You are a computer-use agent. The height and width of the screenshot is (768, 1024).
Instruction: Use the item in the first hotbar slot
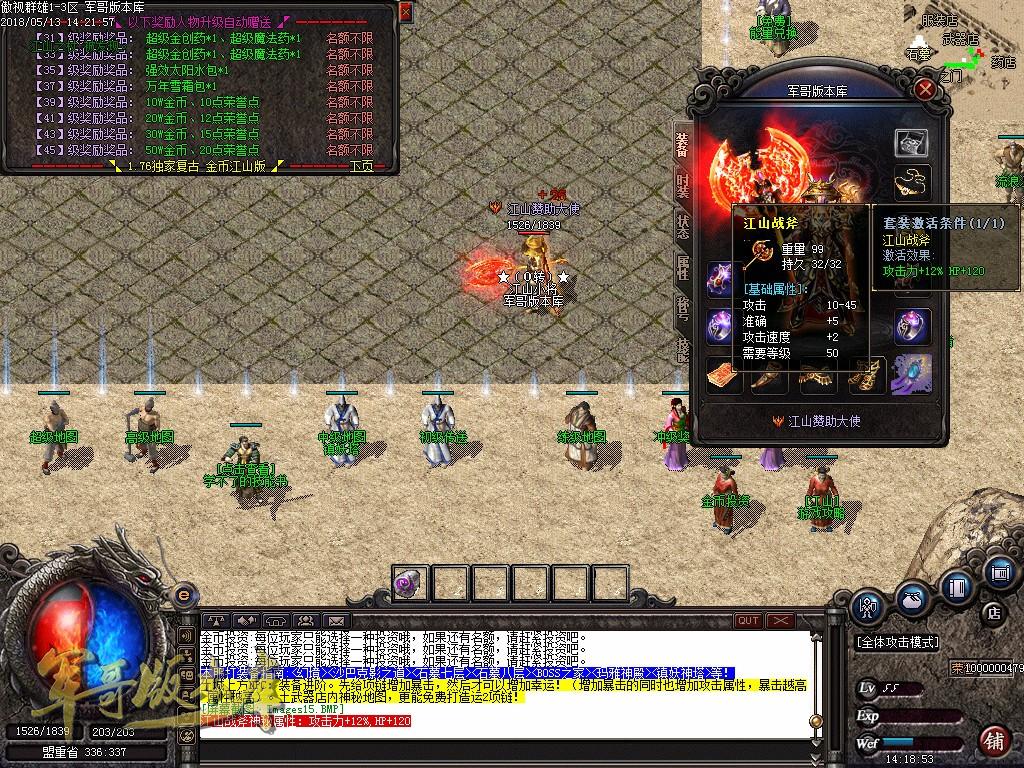[410, 583]
